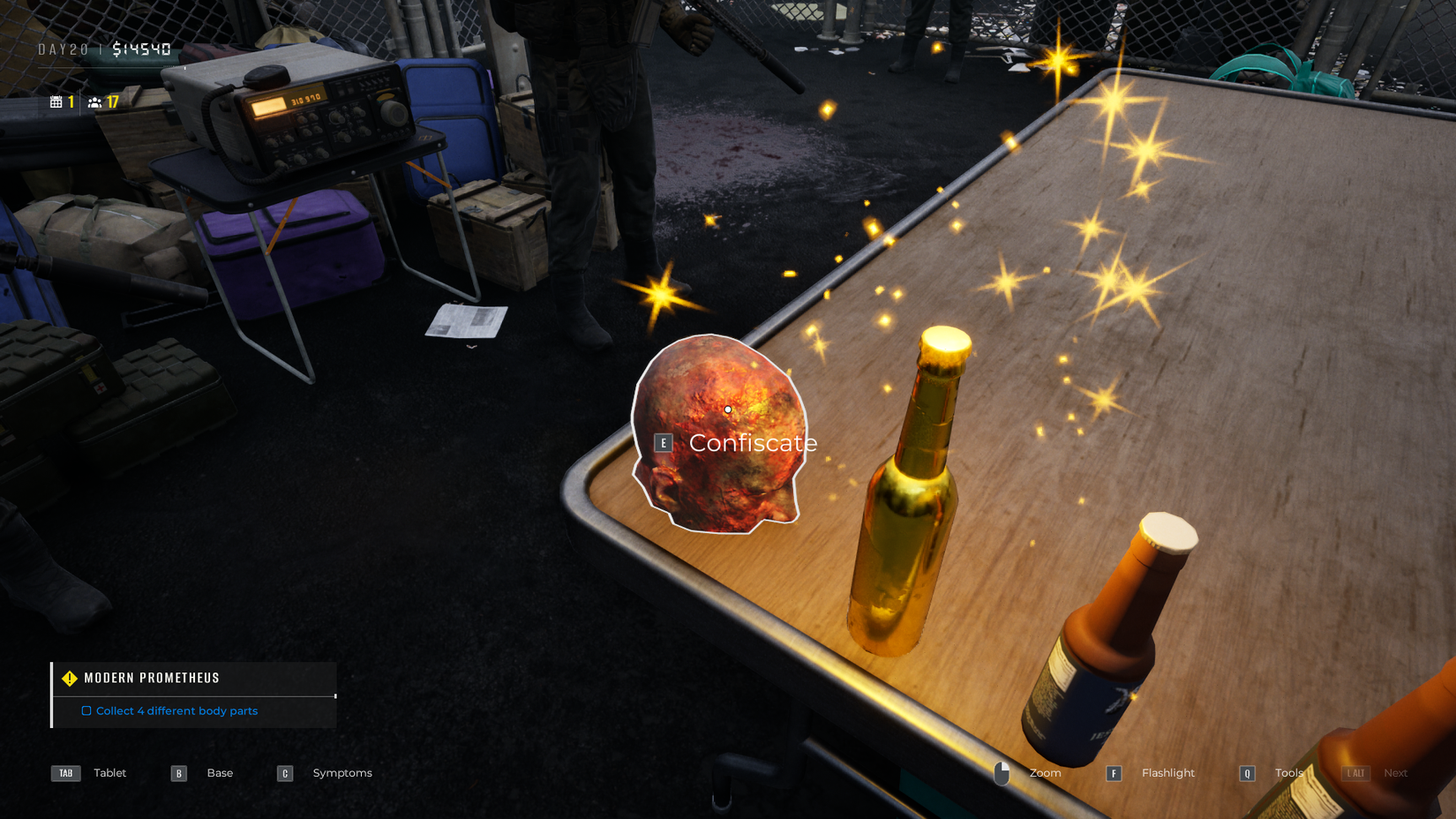Open the Base menu

coord(220,772)
